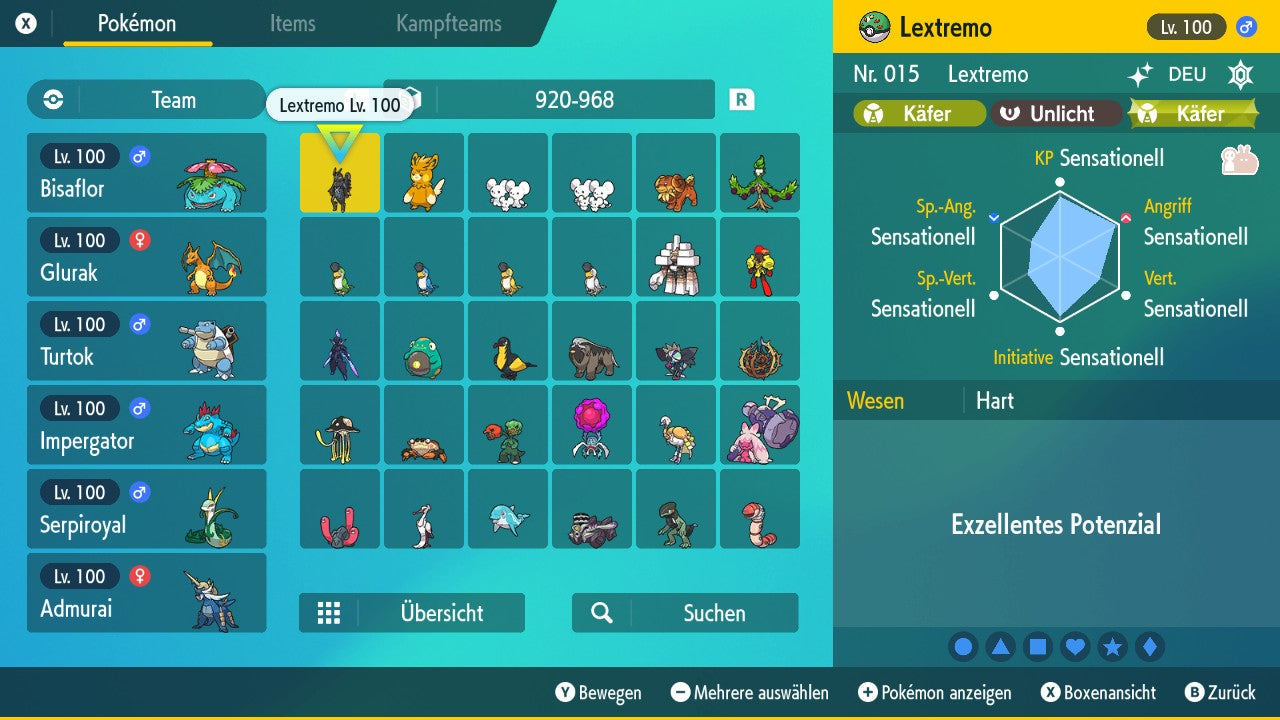
Task: Click the magnifier icon in the Suchen button
Action: pos(601,612)
